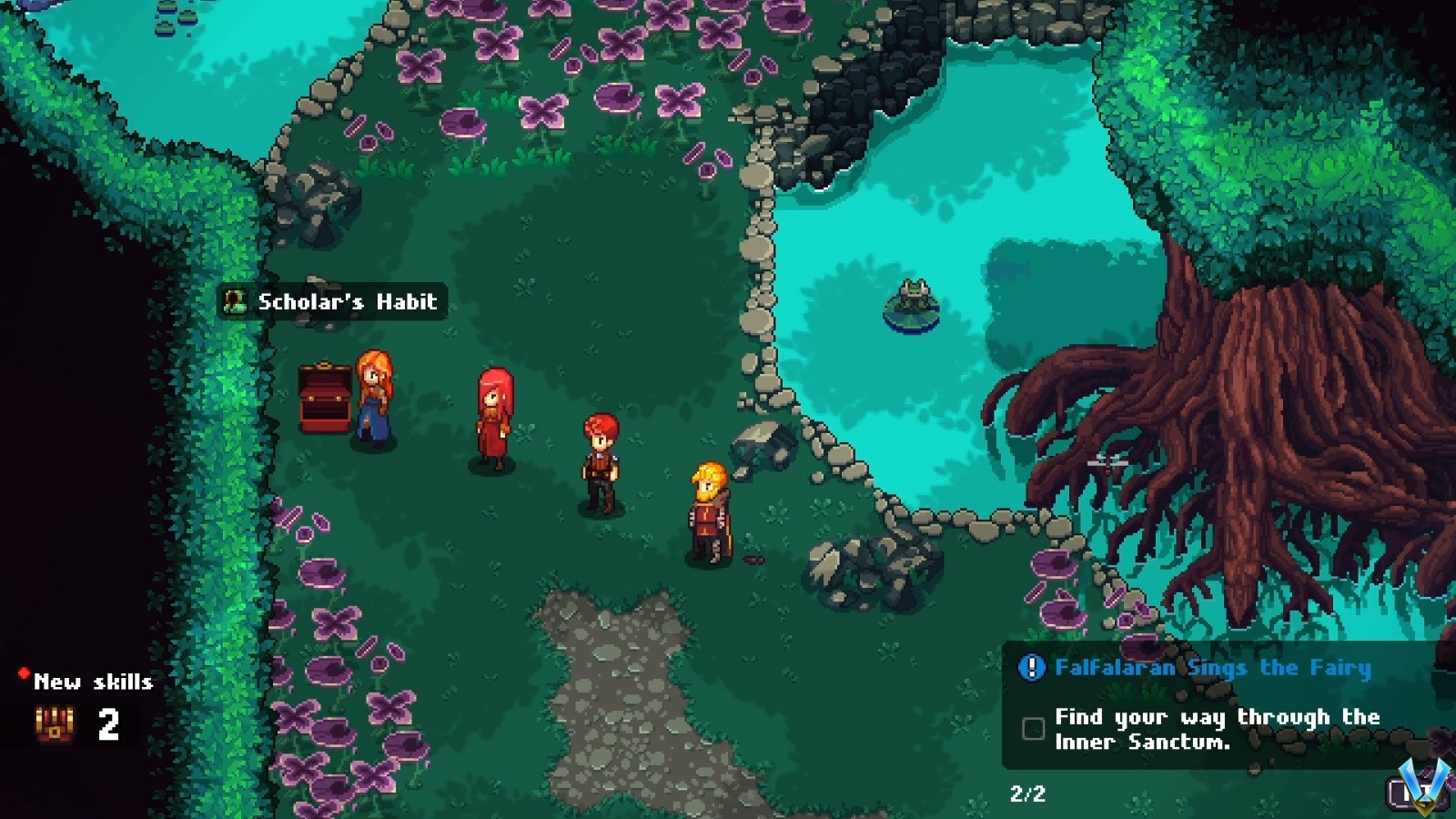Select the Inner Sanctum objective checkbox

1033,728
